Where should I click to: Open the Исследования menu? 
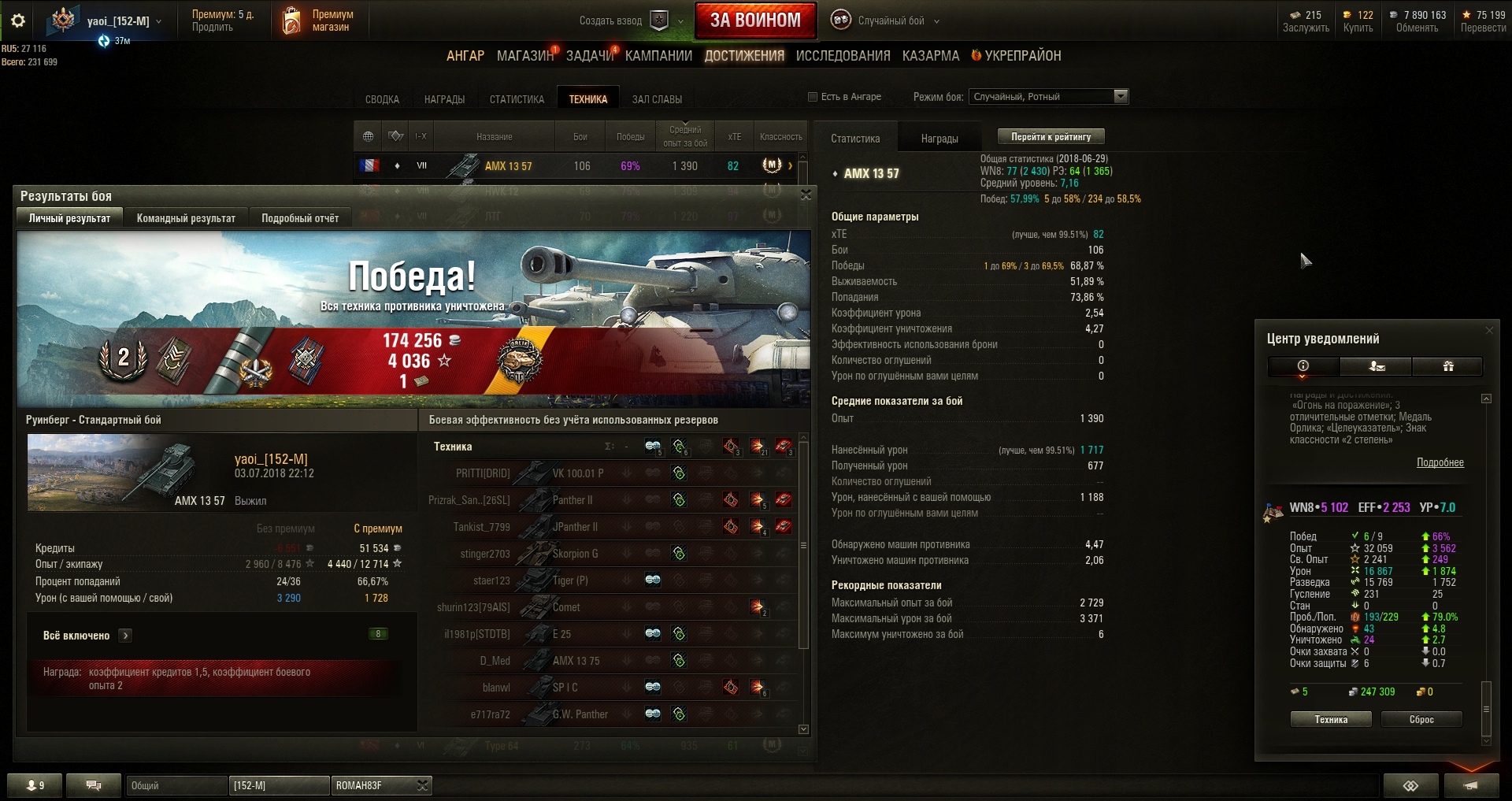coord(843,56)
